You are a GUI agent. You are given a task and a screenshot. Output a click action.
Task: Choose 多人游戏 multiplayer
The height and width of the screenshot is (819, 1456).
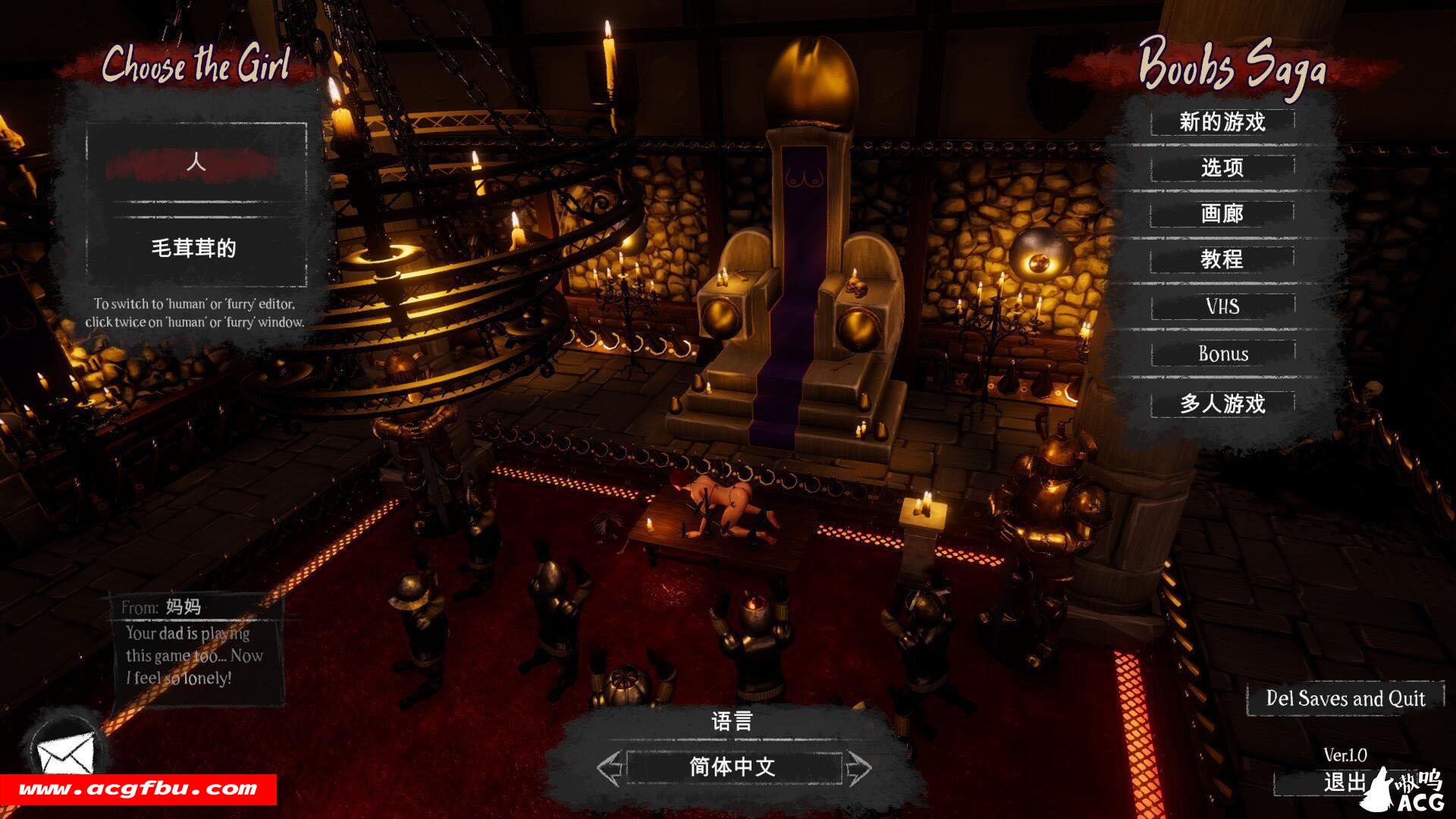1222,403
